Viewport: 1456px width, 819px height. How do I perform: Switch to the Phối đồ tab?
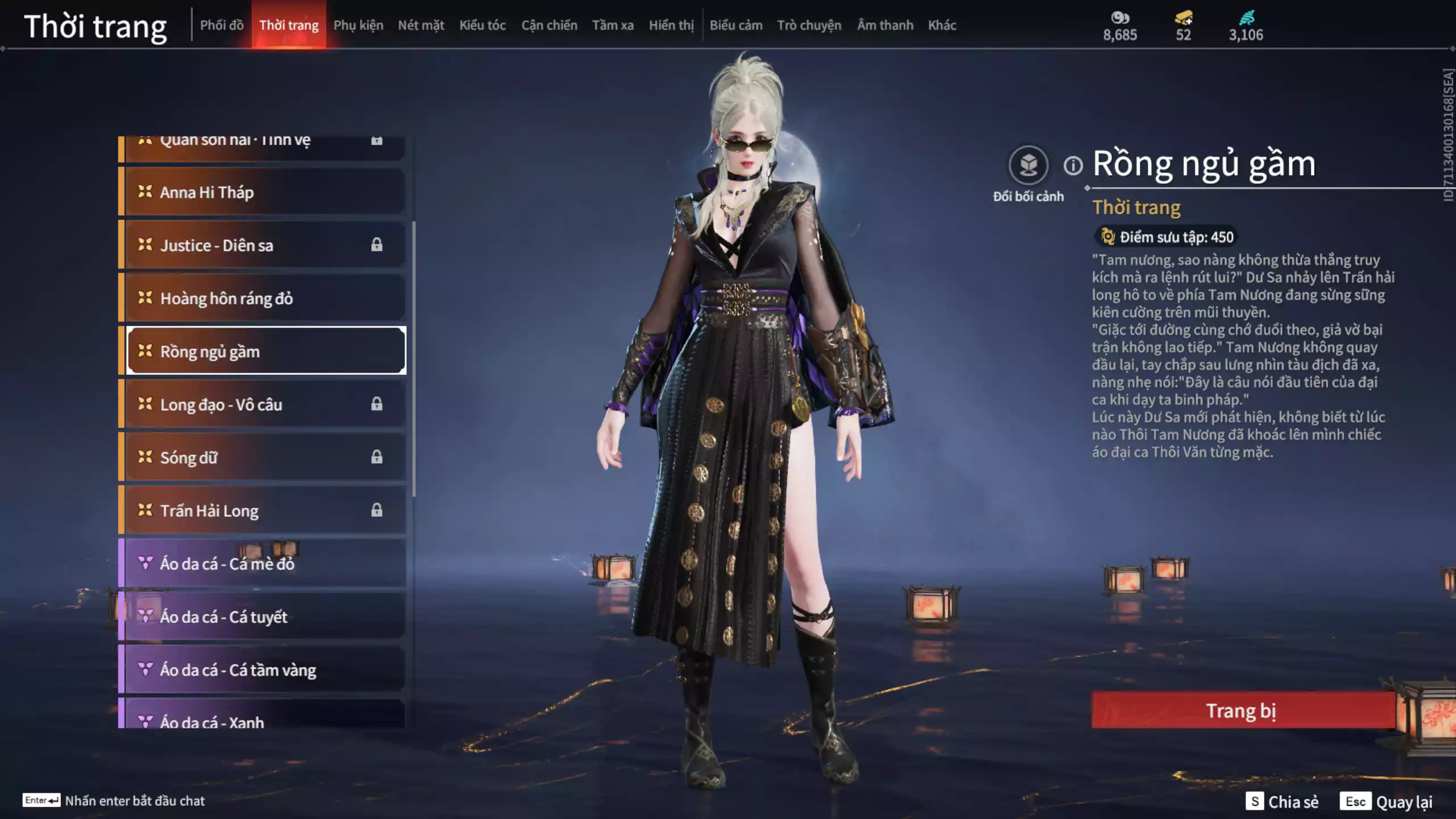221,25
